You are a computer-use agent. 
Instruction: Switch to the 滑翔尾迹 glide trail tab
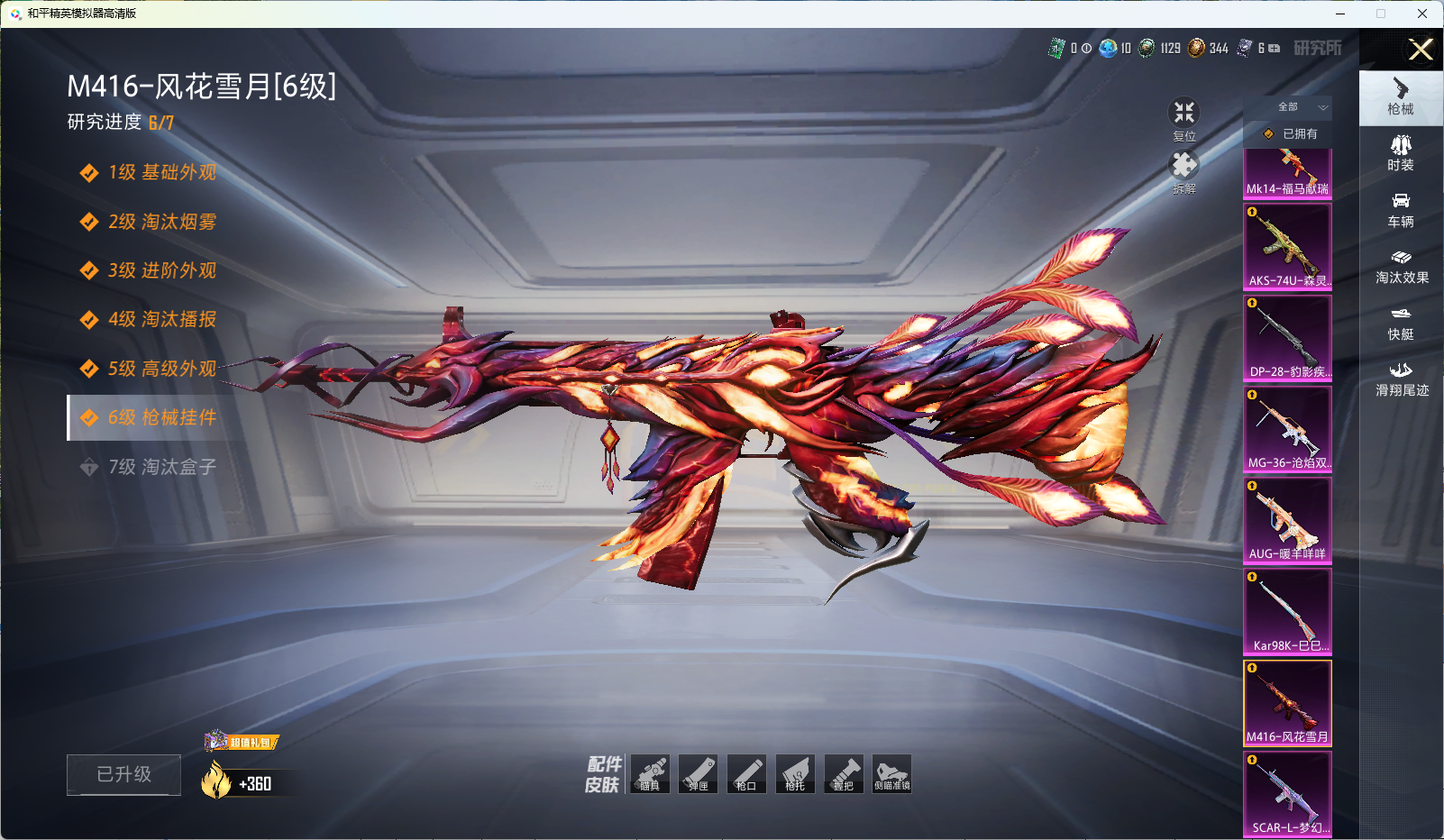click(1402, 379)
